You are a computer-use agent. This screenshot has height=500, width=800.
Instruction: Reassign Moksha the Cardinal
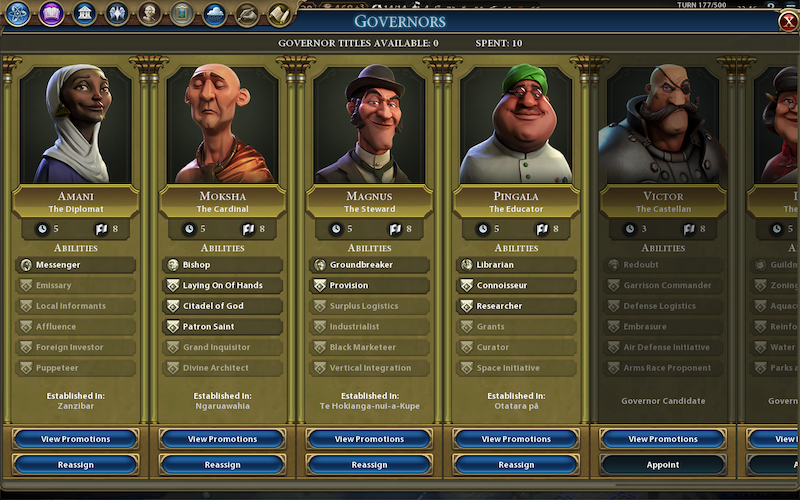[222, 464]
